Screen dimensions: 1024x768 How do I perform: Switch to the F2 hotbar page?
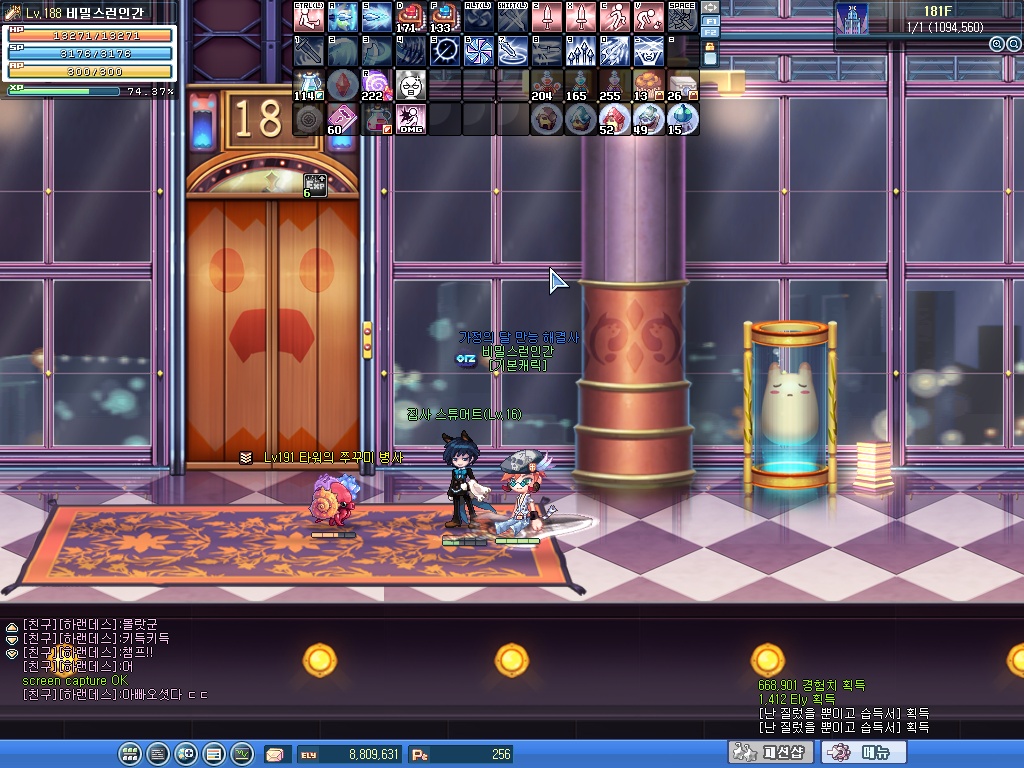click(710, 33)
